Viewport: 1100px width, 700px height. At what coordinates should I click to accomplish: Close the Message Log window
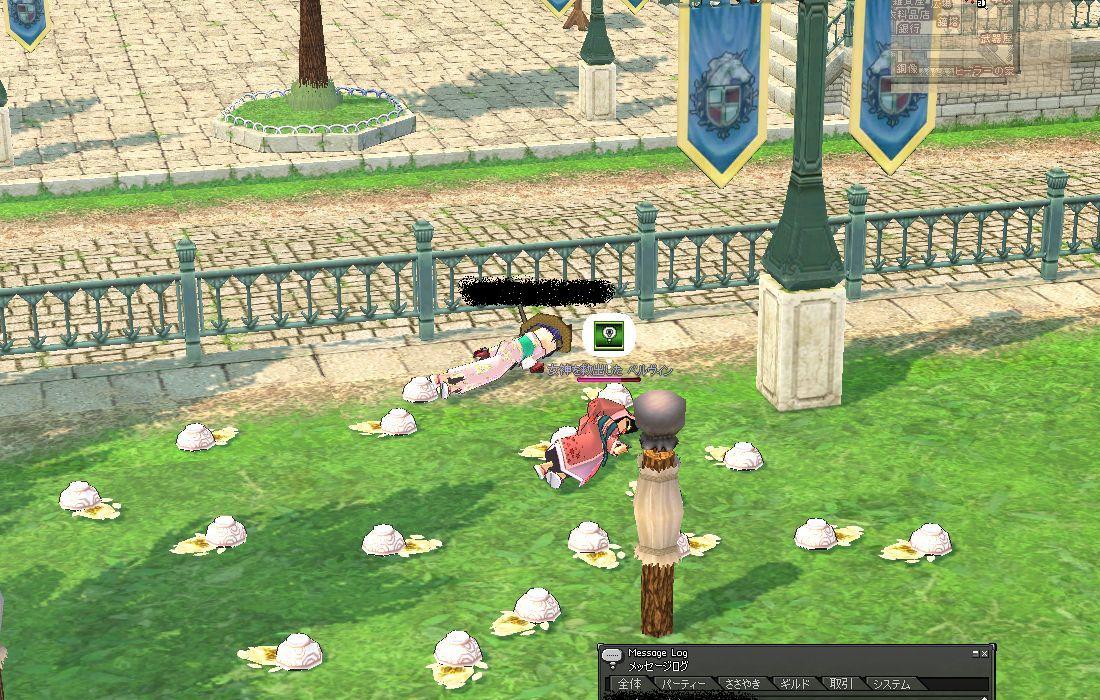[x=985, y=653]
